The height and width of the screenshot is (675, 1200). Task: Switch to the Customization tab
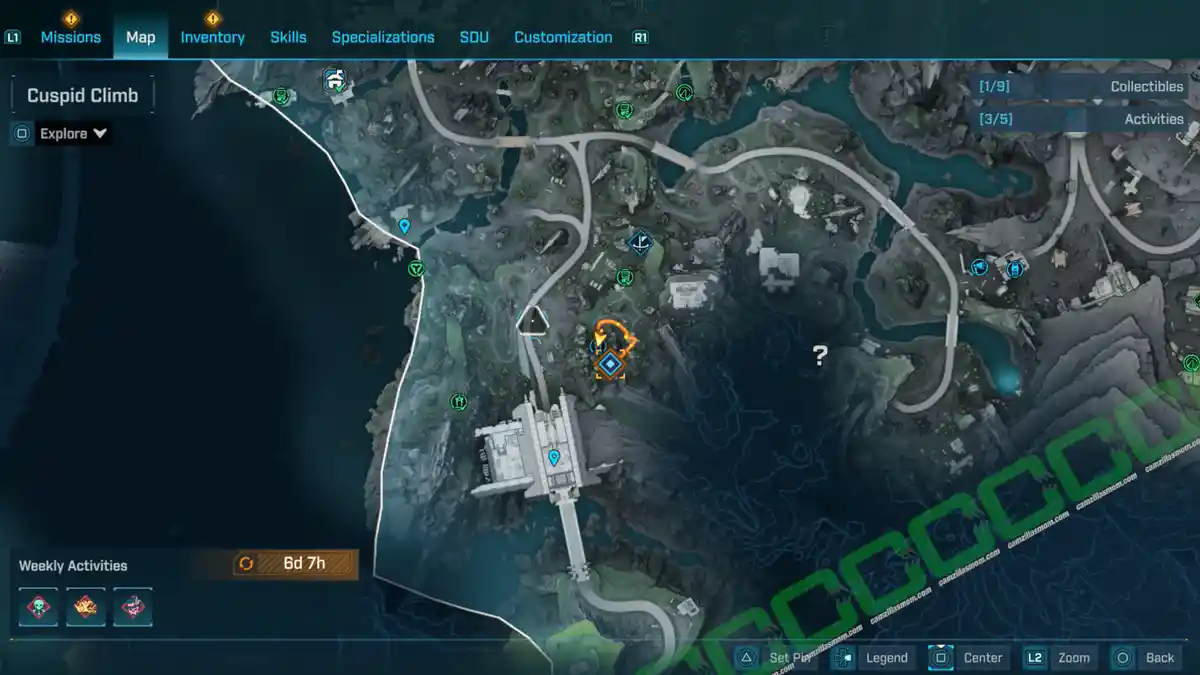tap(563, 37)
